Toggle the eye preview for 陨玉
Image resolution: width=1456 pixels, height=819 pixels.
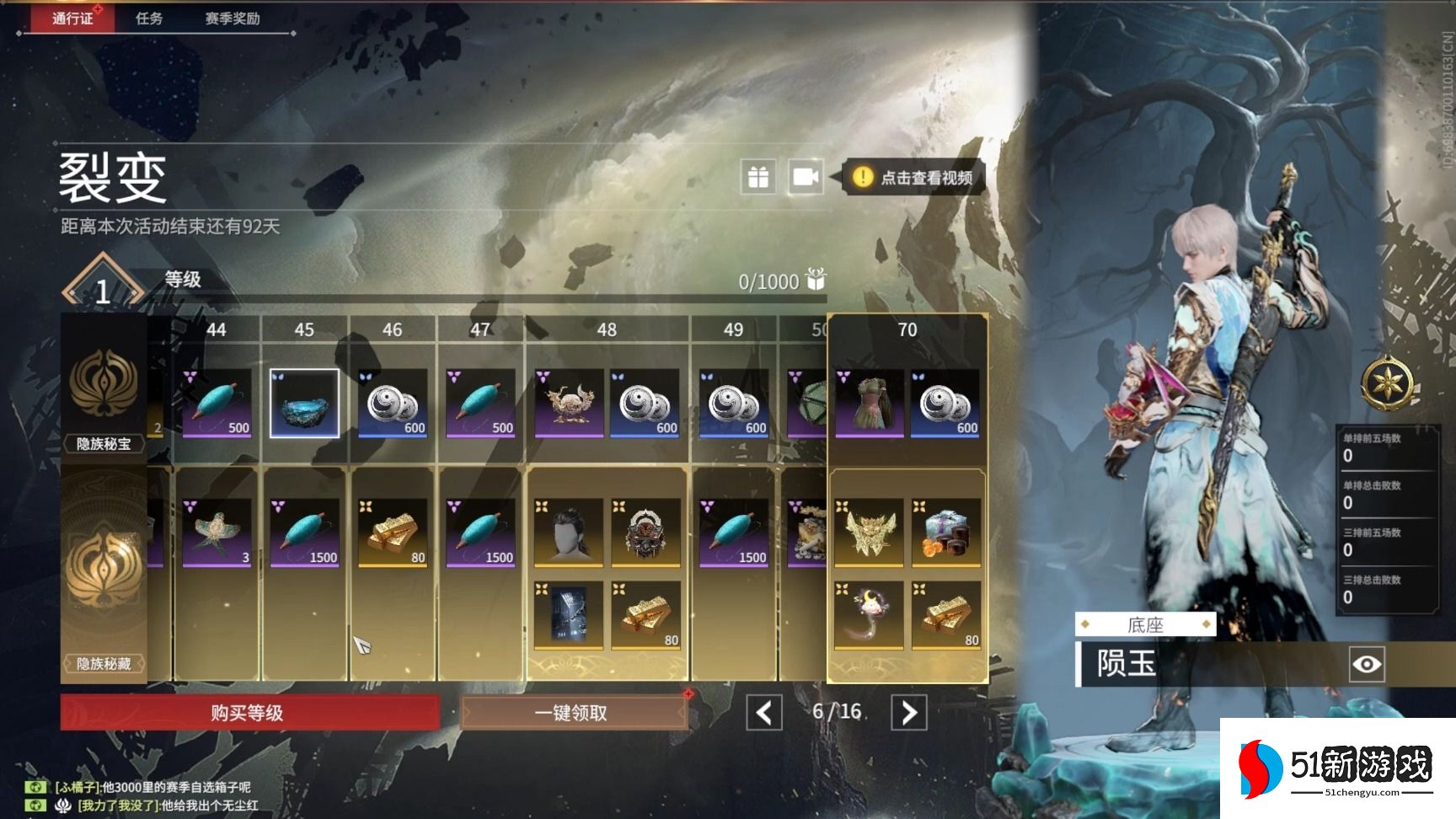click(x=1366, y=665)
